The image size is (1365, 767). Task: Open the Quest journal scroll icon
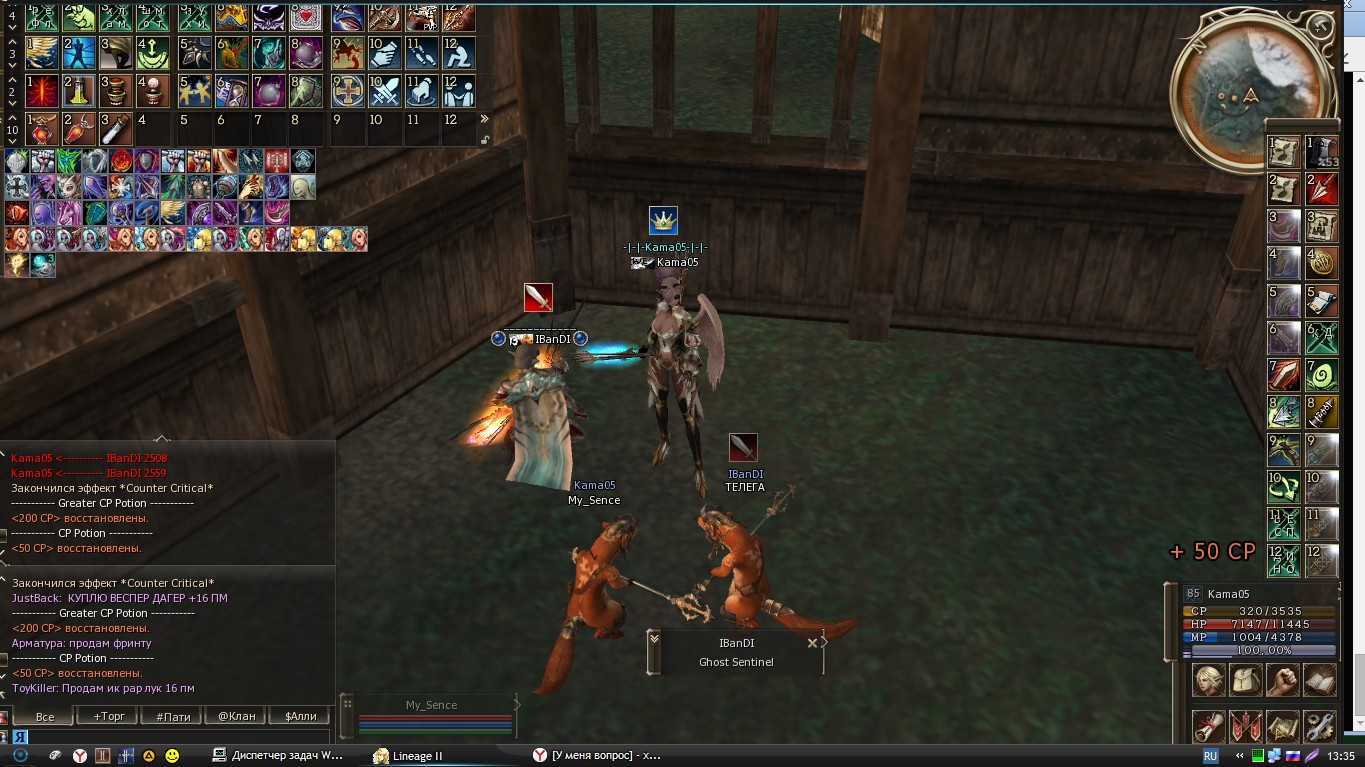pyautogui.click(x=1208, y=725)
